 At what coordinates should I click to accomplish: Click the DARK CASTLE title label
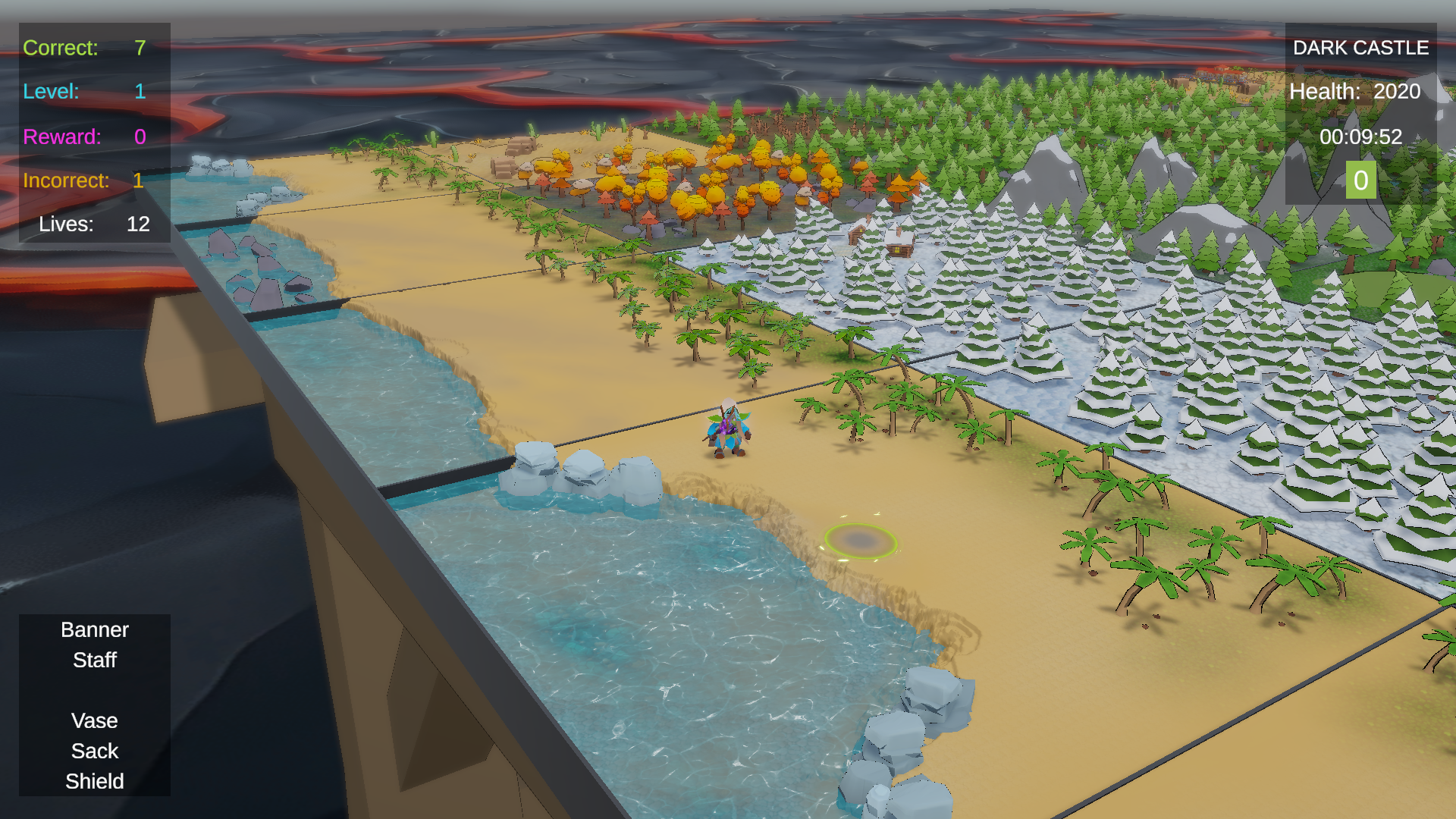[x=1360, y=48]
